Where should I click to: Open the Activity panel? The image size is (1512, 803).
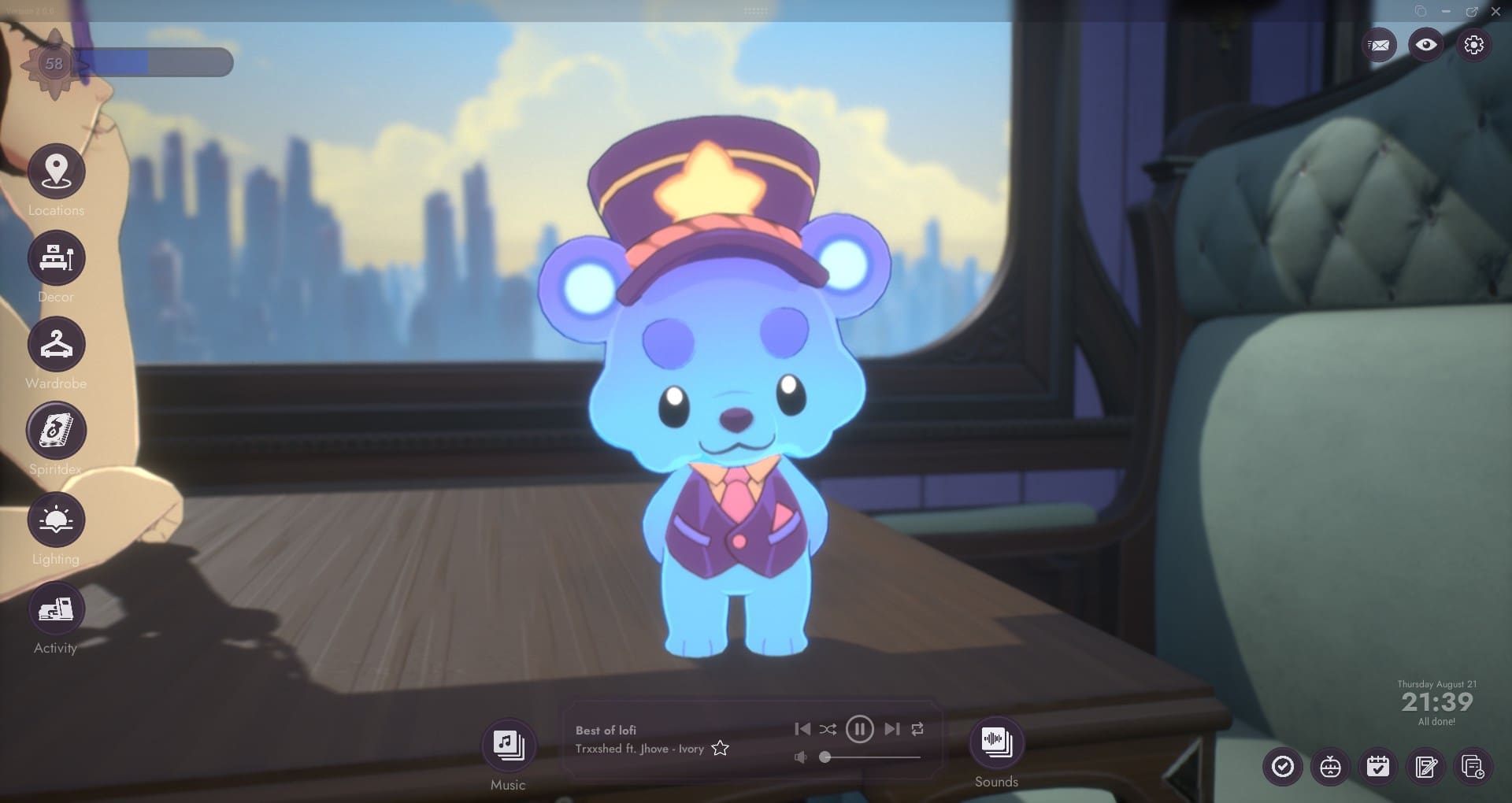click(x=55, y=609)
